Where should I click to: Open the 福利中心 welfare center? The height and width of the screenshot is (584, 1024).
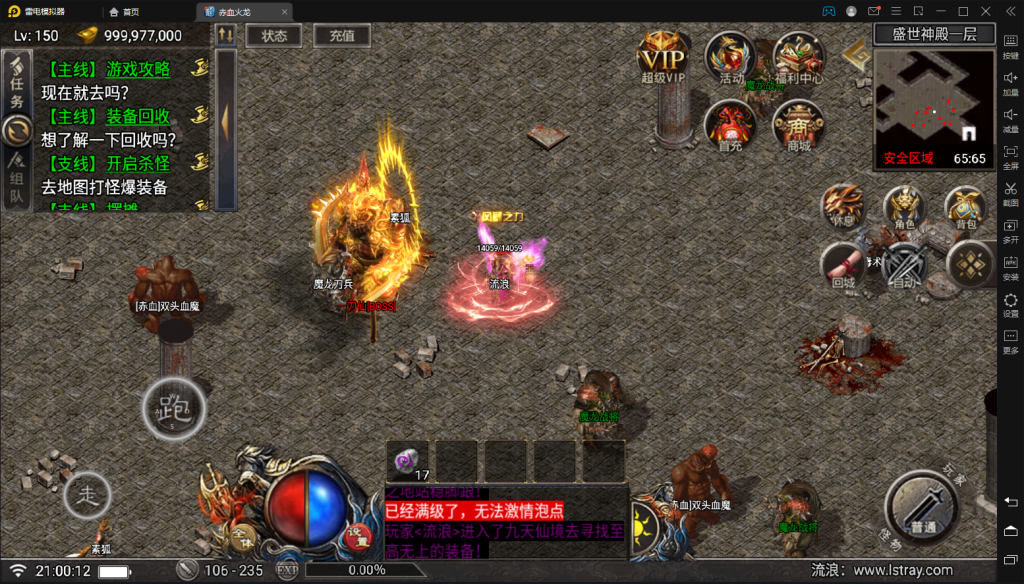click(x=798, y=58)
